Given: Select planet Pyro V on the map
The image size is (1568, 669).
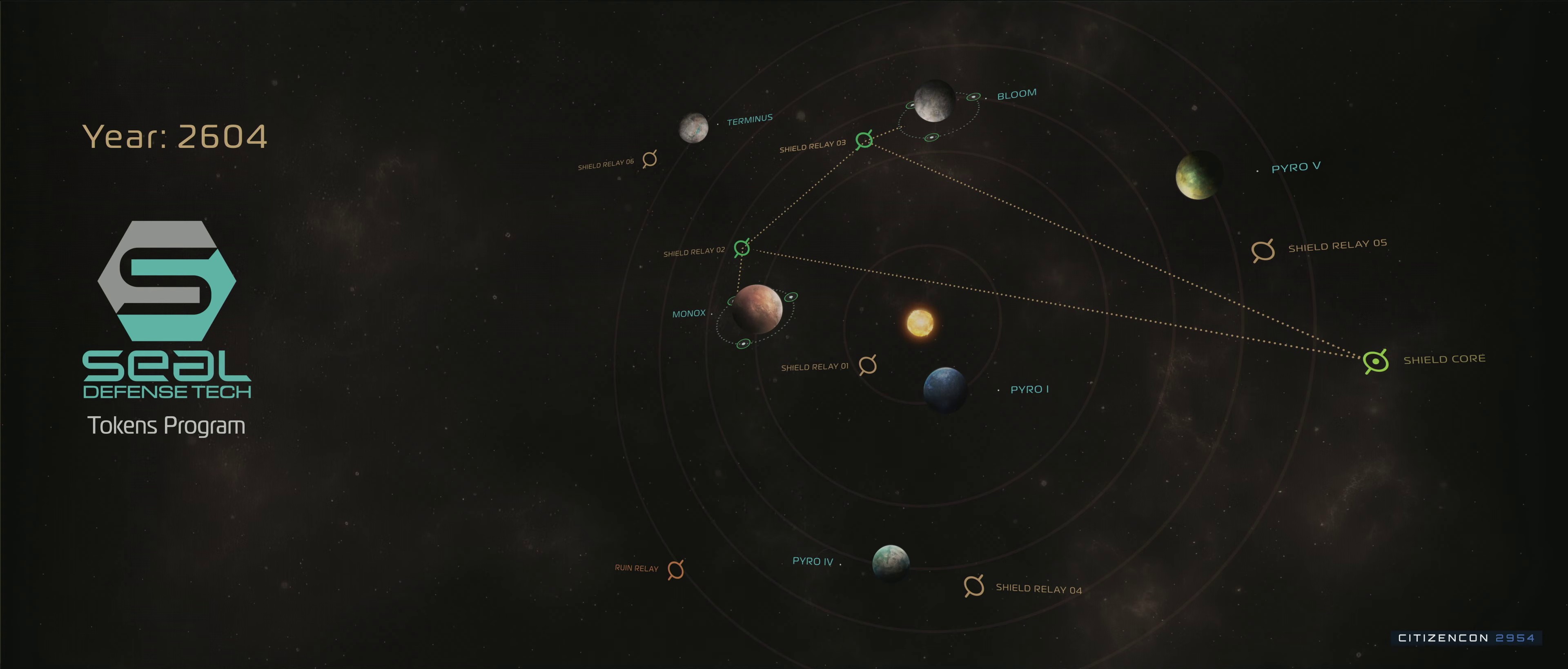Looking at the screenshot, I should pyautogui.click(x=1198, y=175).
